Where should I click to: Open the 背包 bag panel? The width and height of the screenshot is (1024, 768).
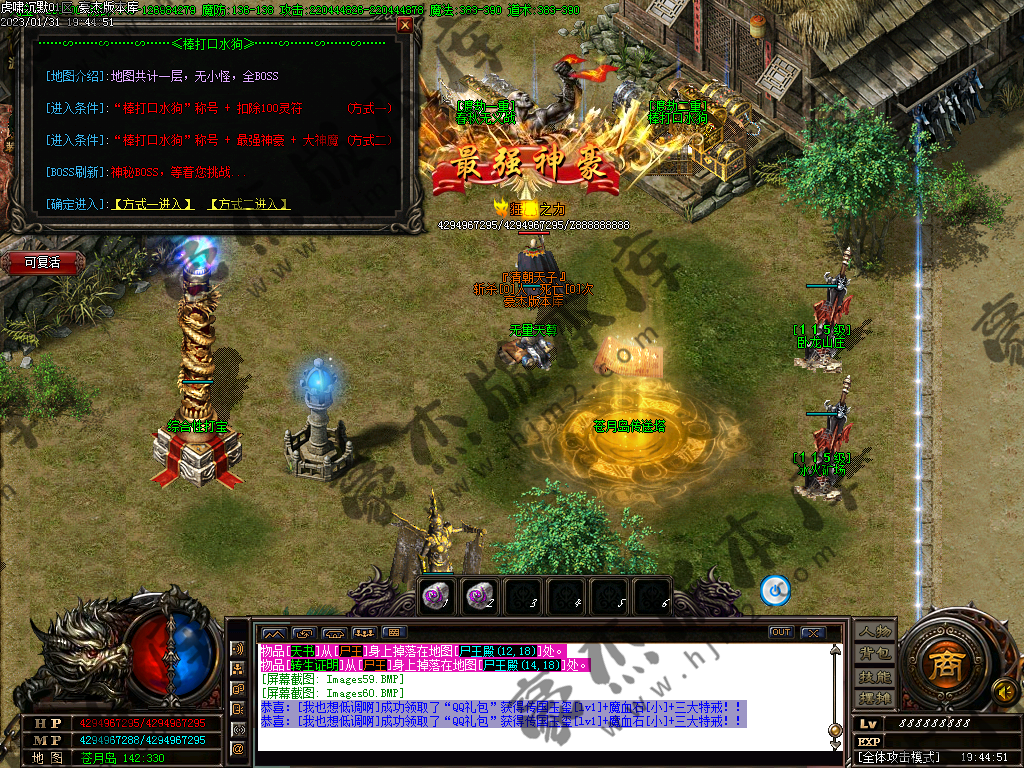(873, 653)
